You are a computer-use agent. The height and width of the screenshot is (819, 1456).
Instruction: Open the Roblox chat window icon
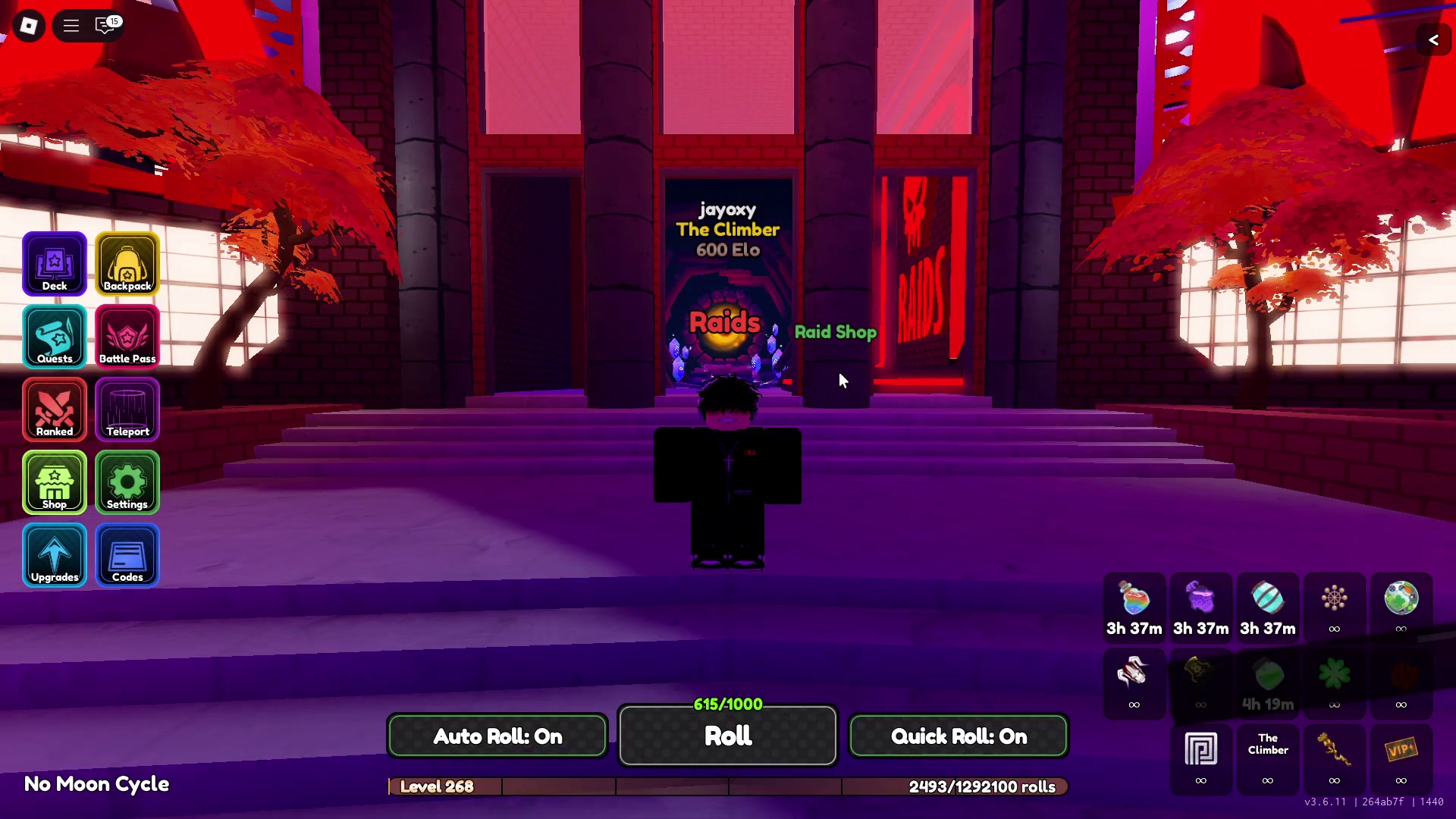coord(105,26)
